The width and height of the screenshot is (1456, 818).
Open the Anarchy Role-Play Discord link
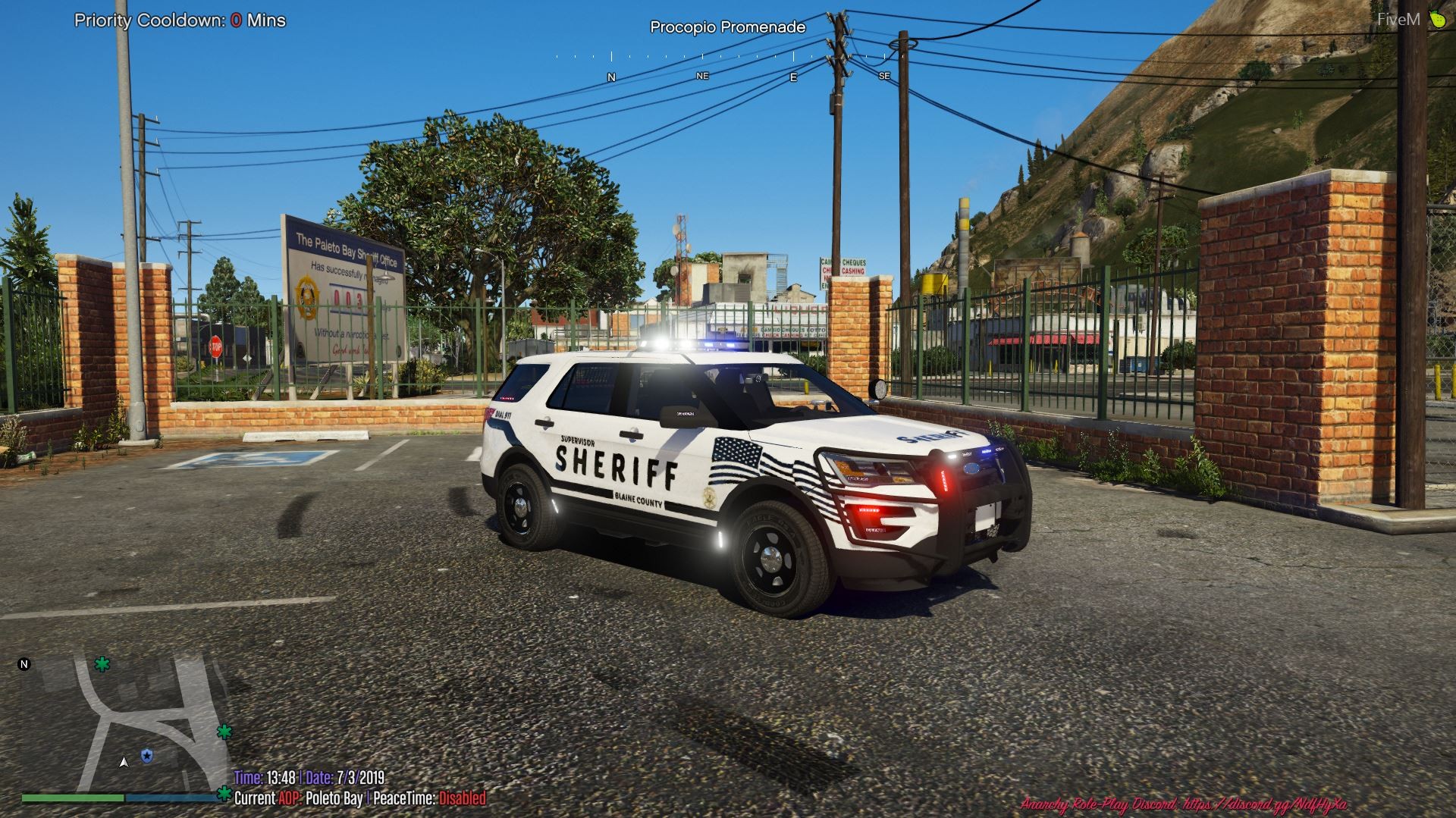(x=1184, y=804)
